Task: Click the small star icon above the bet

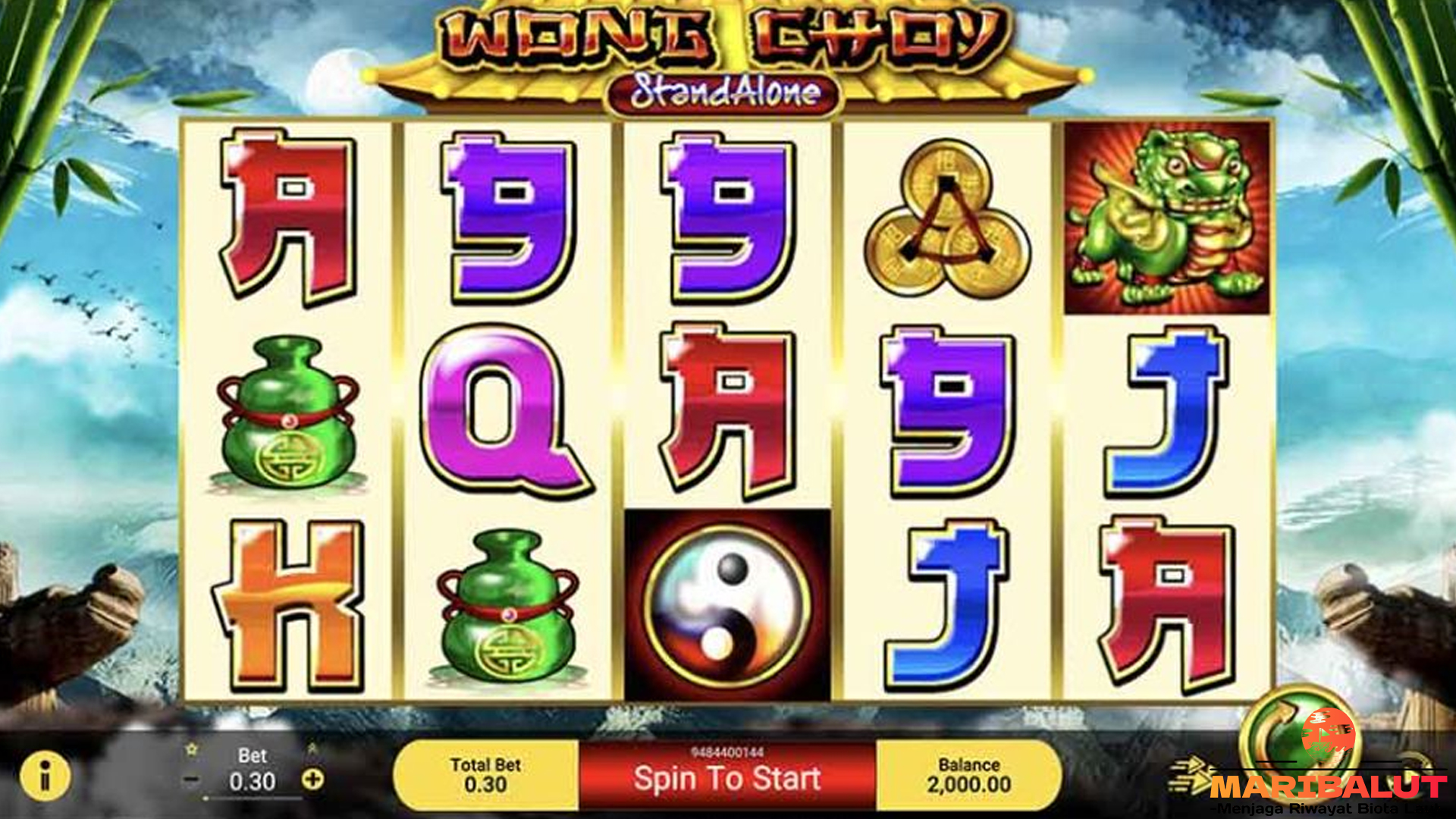Action: tap(192, 749)
